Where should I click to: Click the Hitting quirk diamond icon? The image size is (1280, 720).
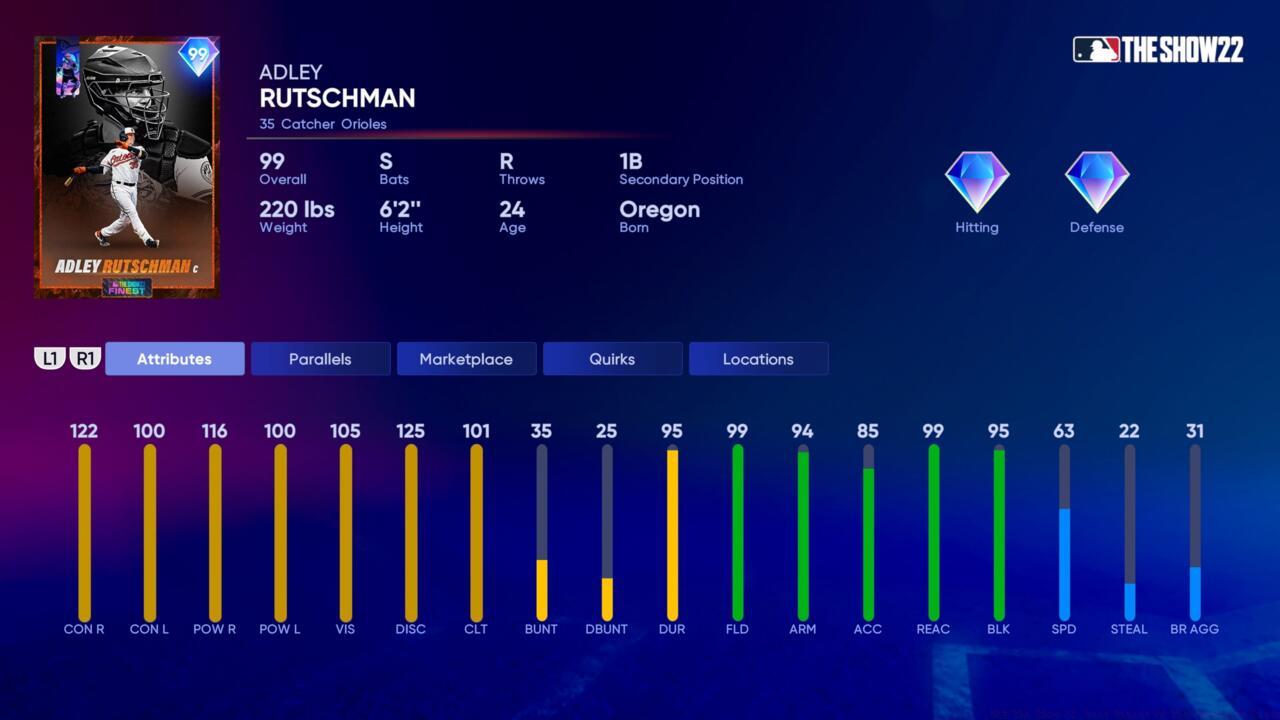(976, 182)
